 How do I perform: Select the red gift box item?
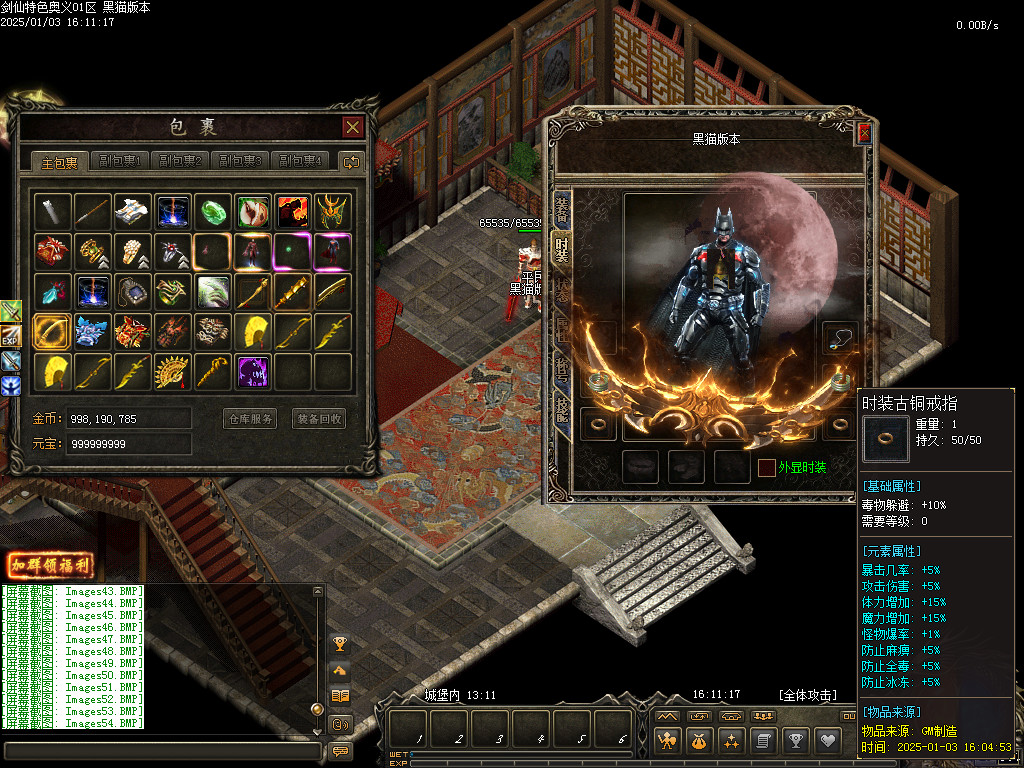point(52,251)
